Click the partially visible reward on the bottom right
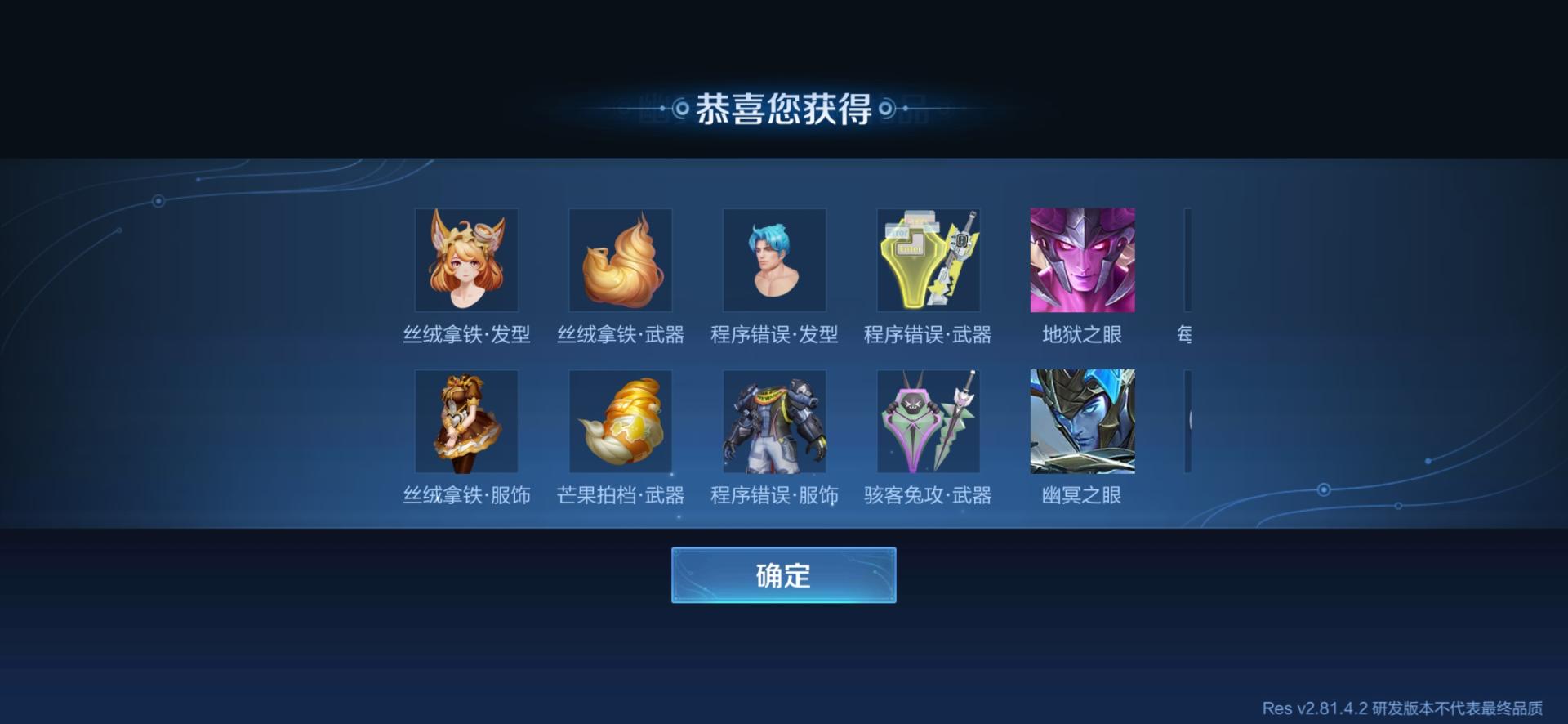Image resolution: width=1568 pixels, height=724 pixels. 1188,421
